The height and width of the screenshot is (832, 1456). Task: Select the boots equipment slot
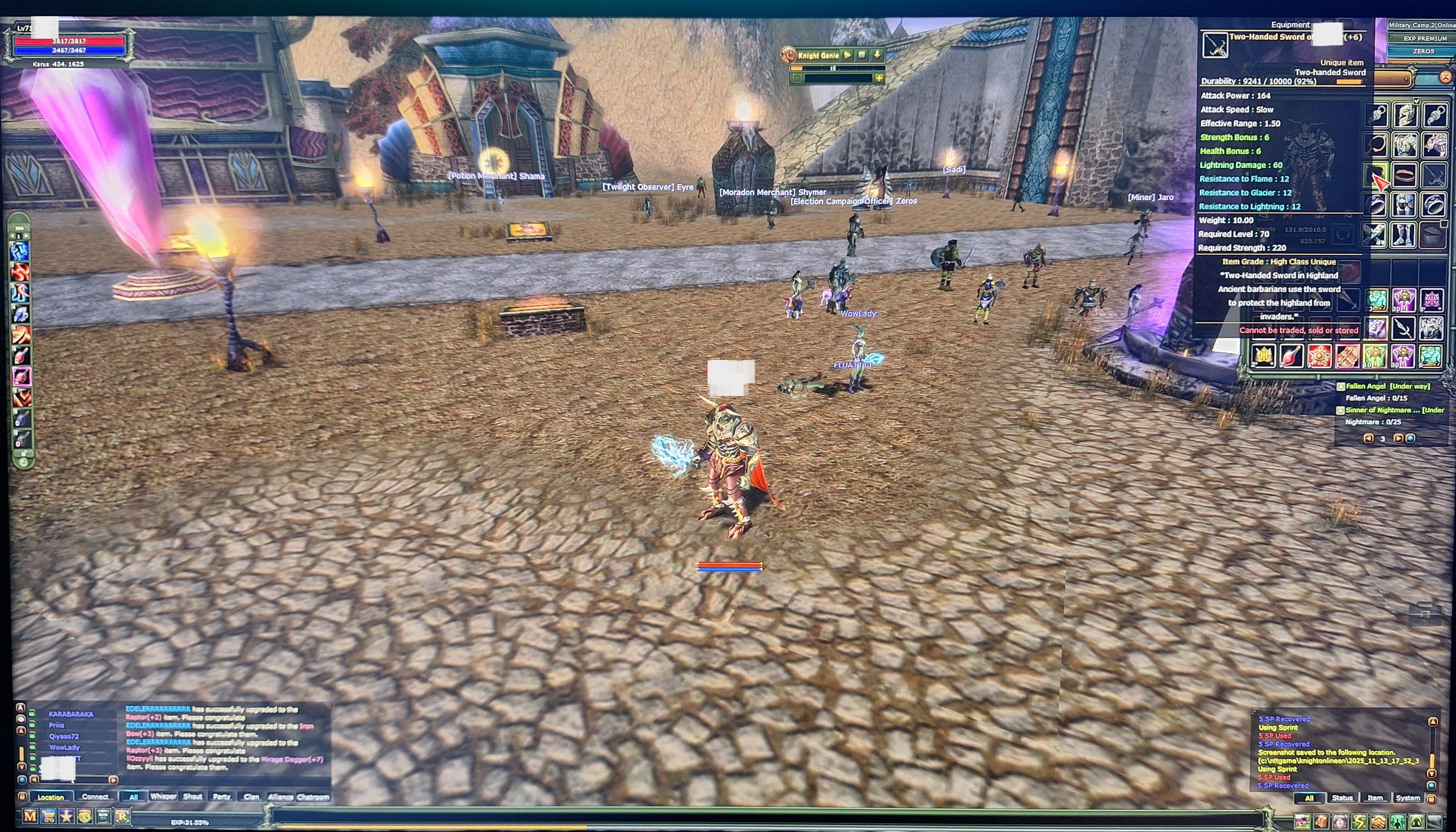pyautogui.click(x=1405, y=235)
